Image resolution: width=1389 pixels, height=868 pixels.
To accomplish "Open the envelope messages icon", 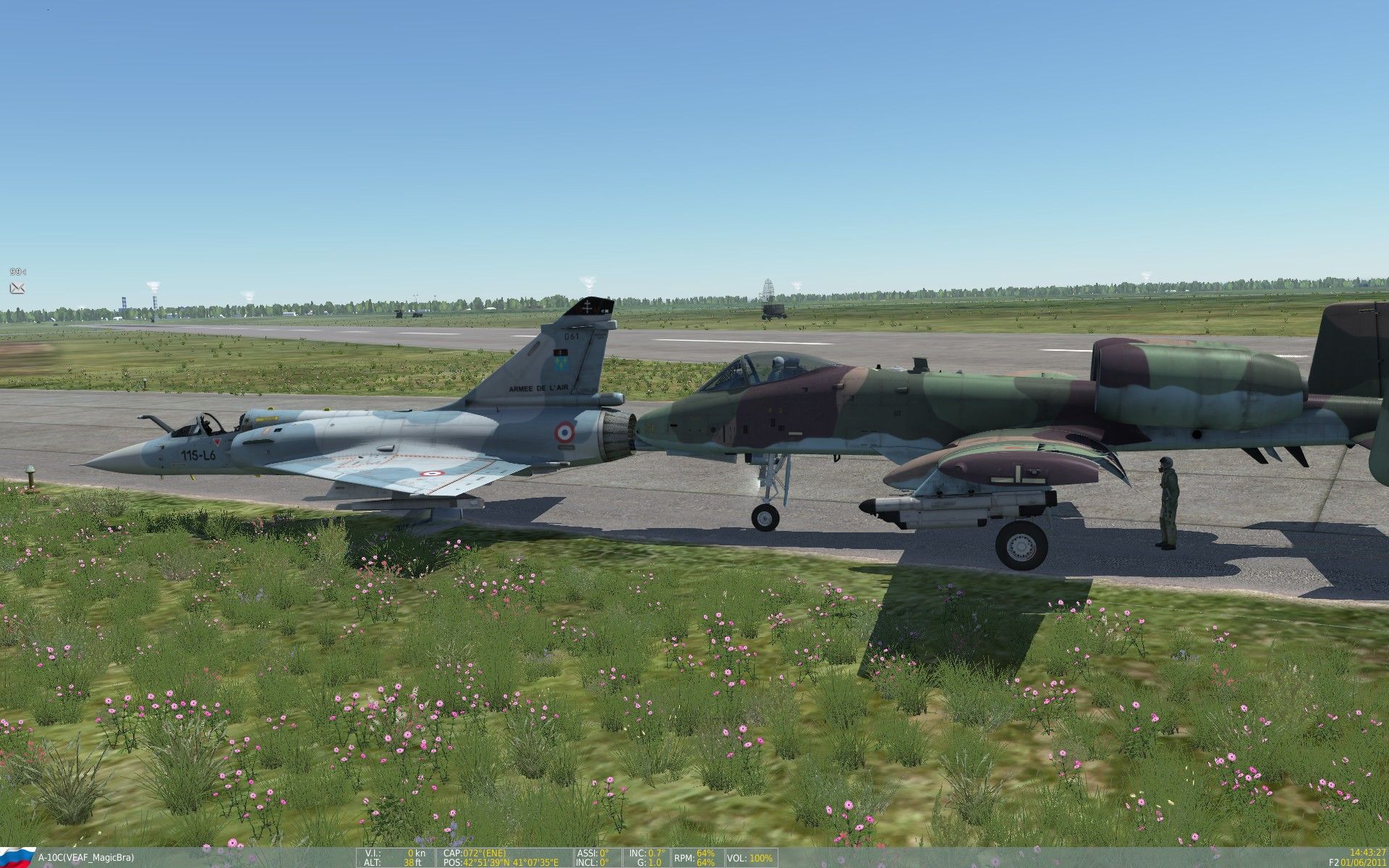I will click(17, 288).
